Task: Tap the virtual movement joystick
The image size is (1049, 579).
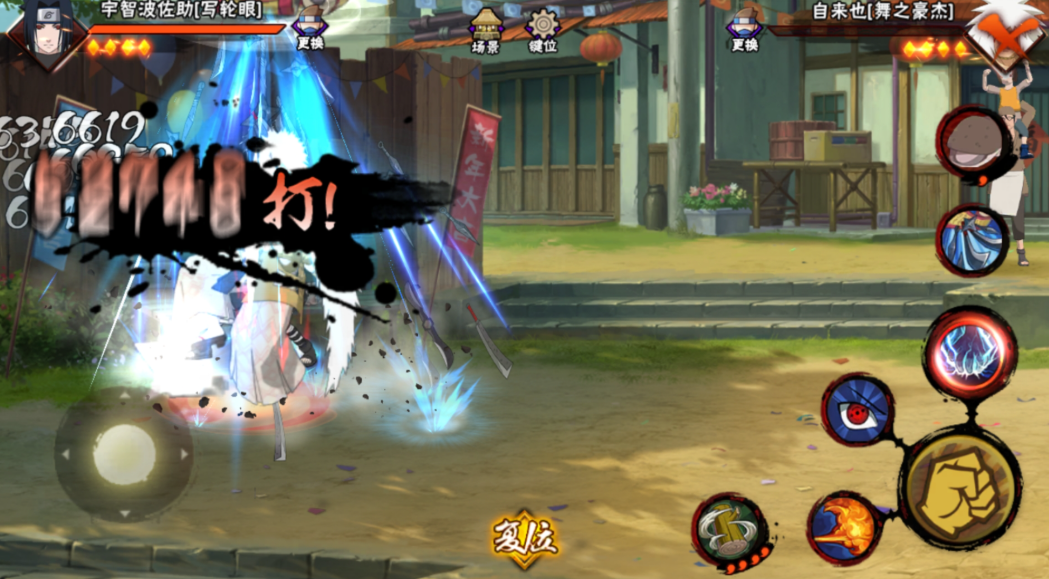Action: coord(124,454)
